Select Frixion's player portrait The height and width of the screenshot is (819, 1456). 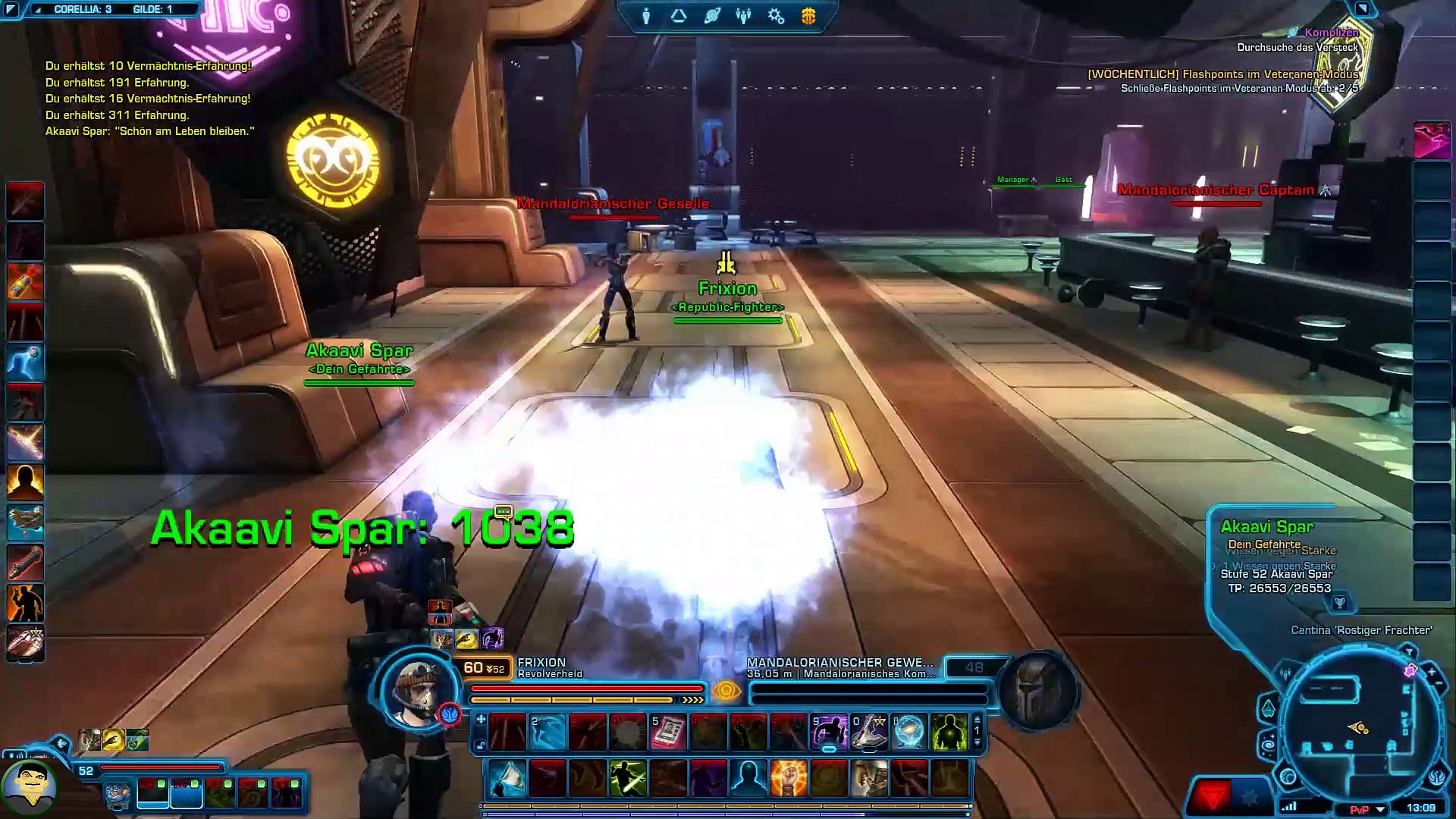(418, 691)
